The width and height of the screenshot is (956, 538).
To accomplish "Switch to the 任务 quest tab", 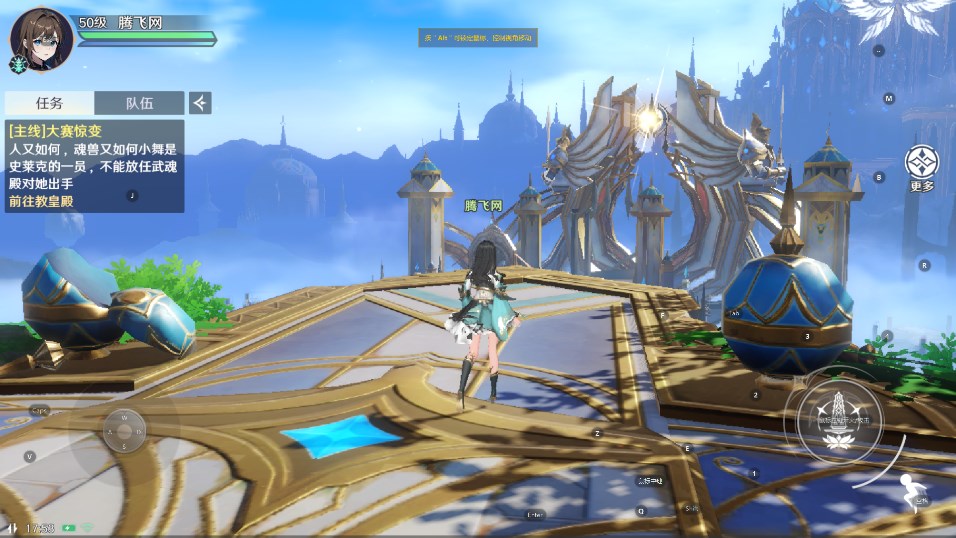I will pos(50,103).
